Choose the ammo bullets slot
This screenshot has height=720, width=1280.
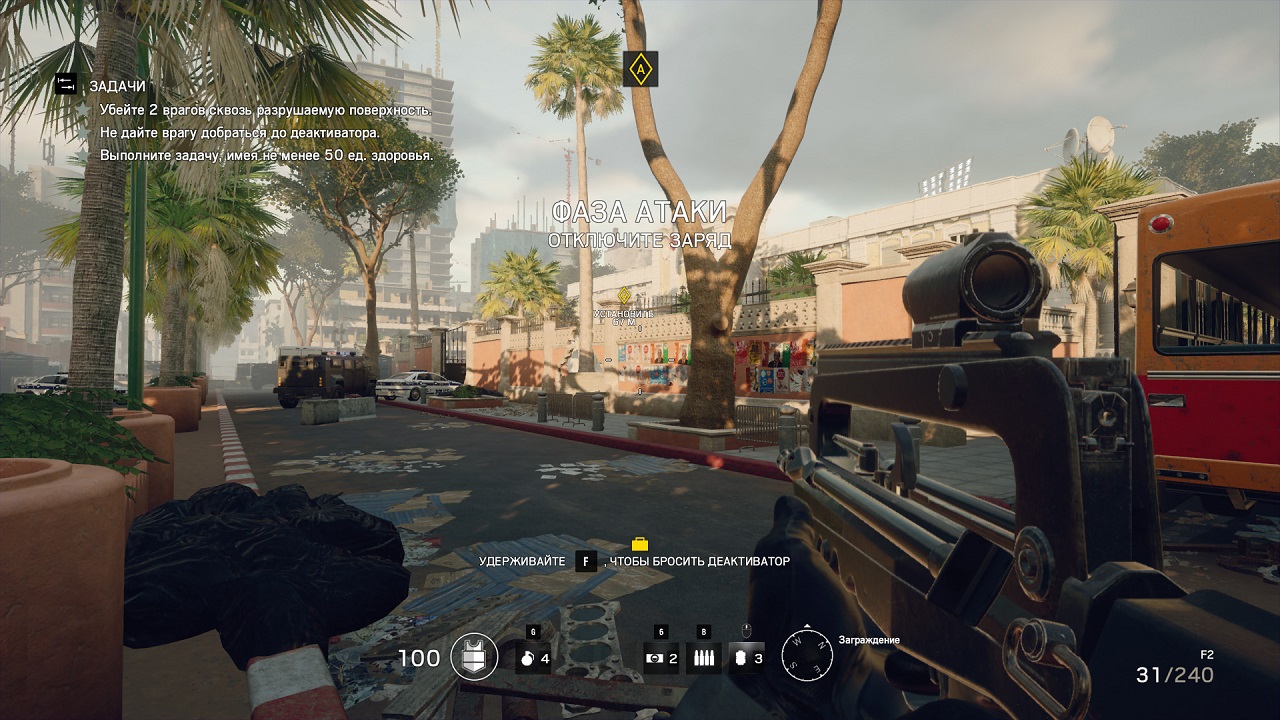coord(703,658)
